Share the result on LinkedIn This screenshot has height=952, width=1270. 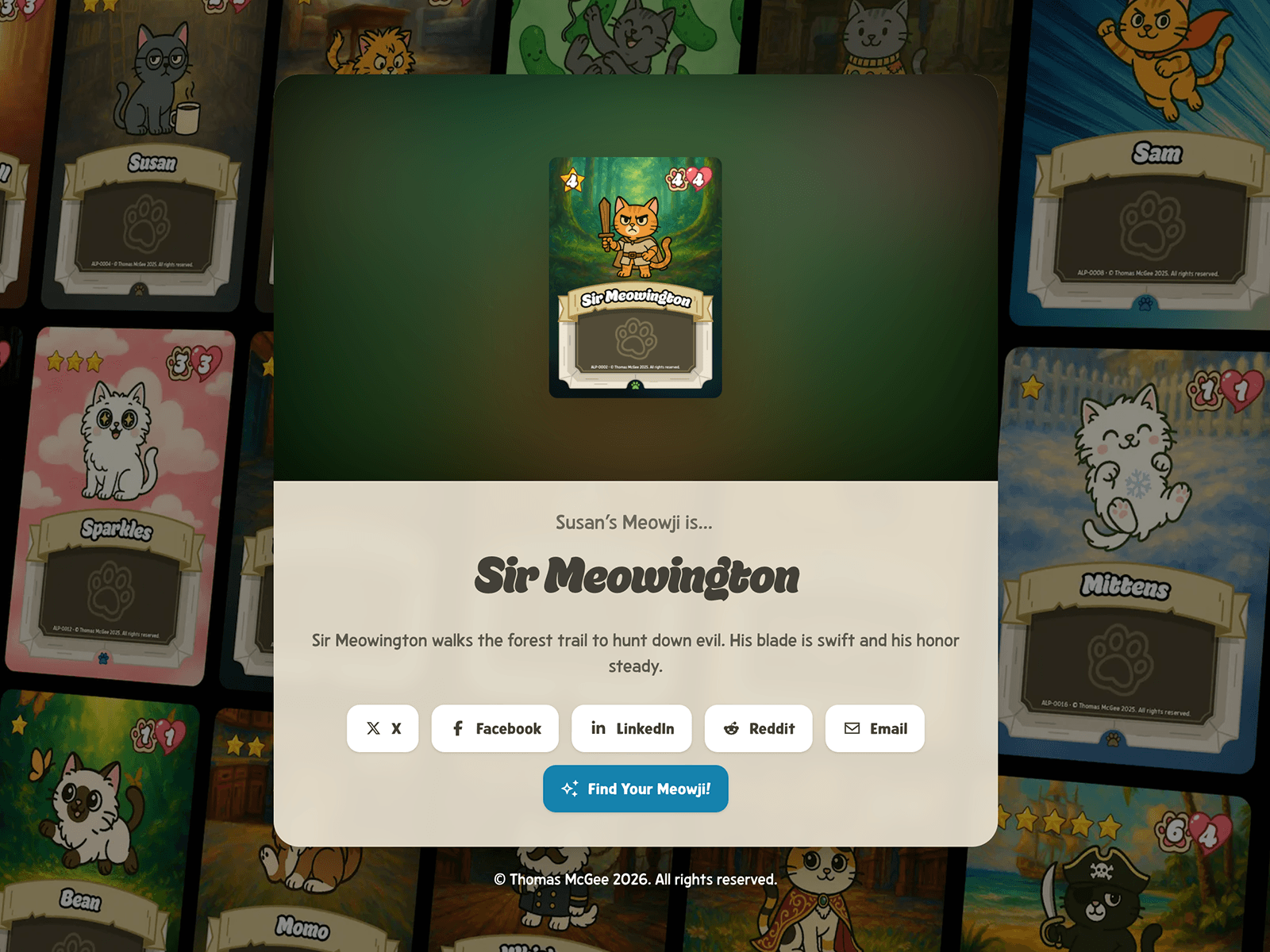coord(632,728)
